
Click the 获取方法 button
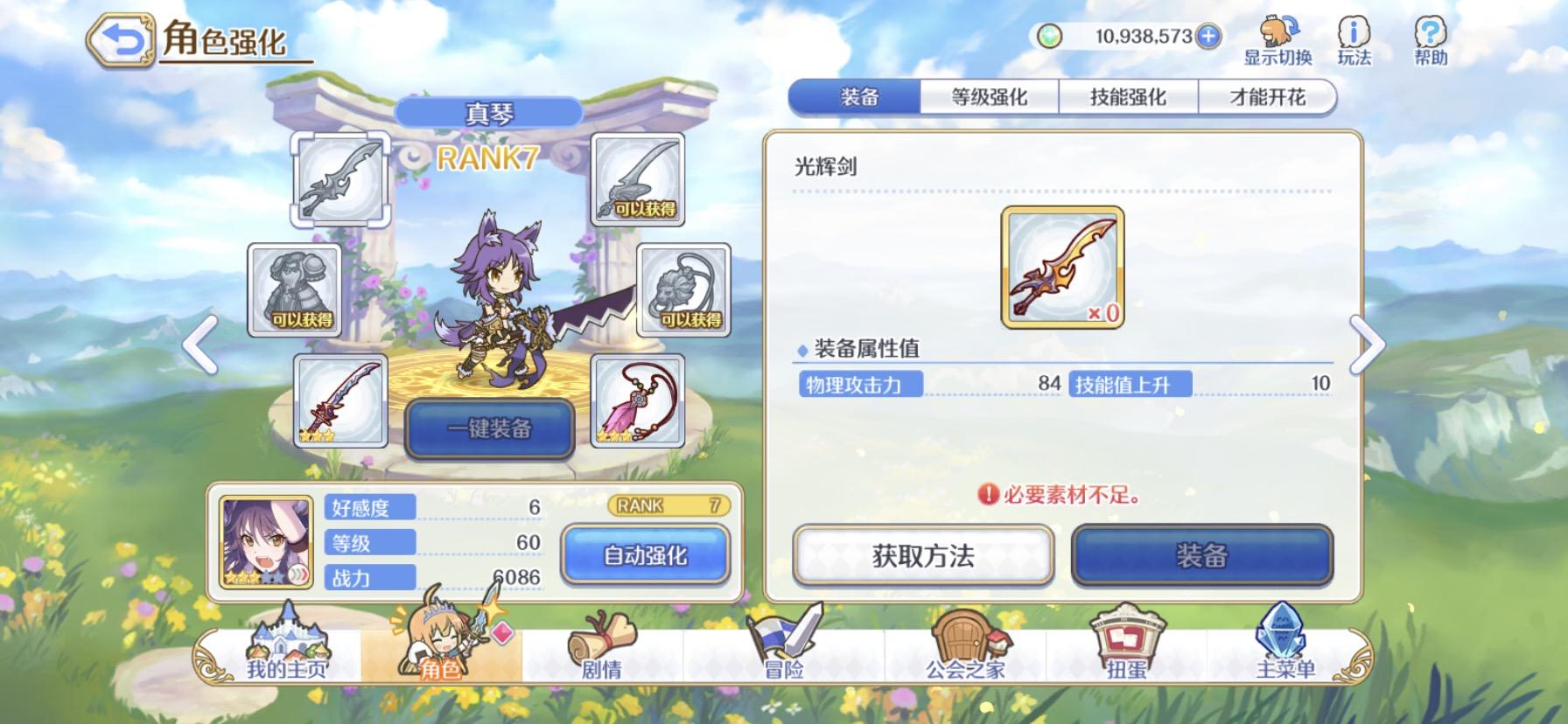[x=923, y=557]
